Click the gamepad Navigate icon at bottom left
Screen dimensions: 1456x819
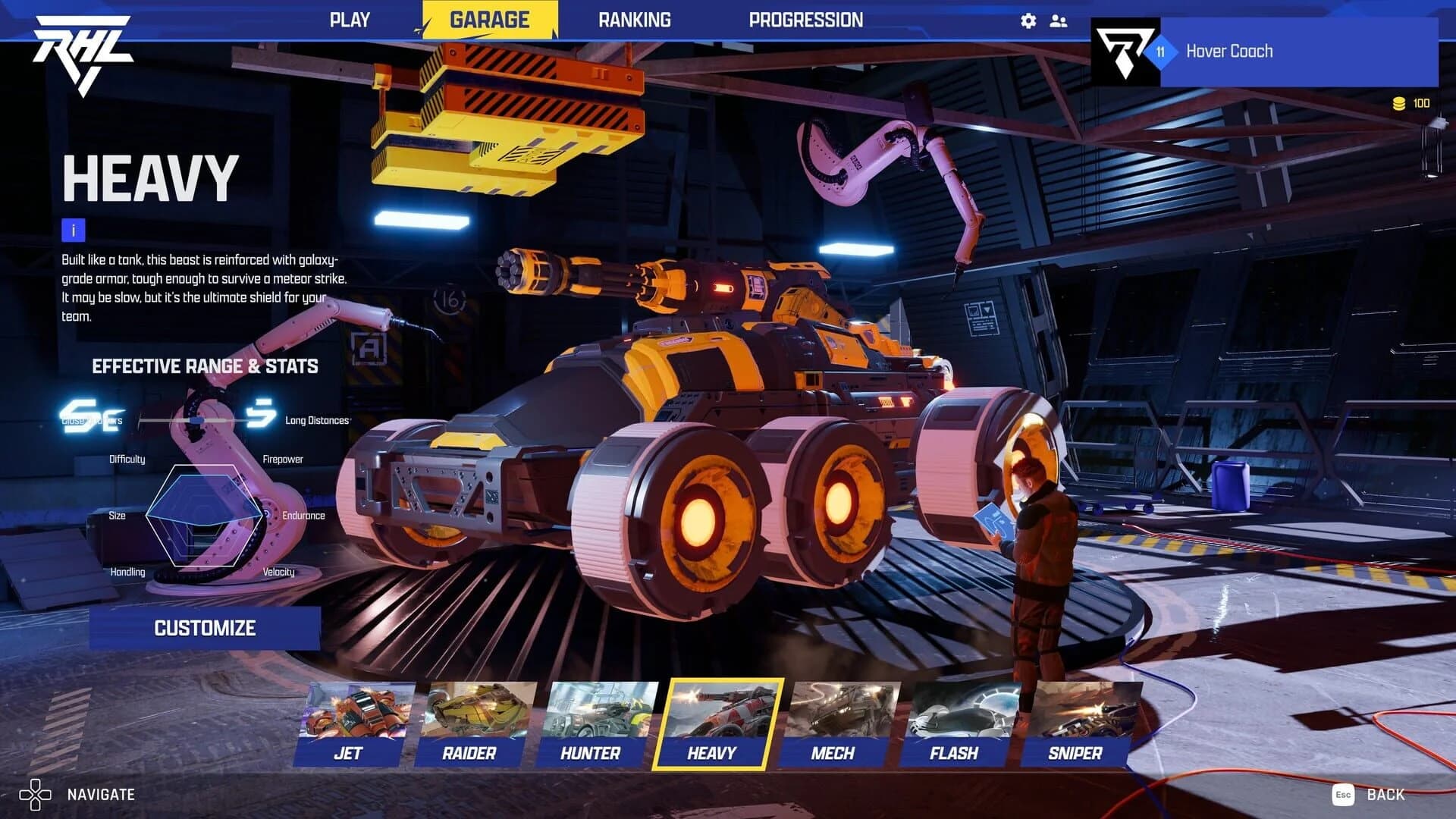[x=37, y=795]
